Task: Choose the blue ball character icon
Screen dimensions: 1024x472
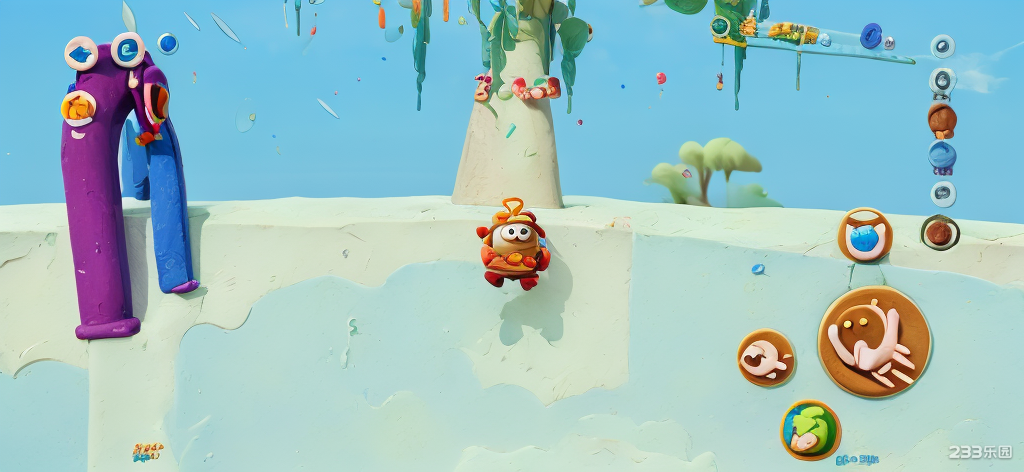Action: coord(942,155)
